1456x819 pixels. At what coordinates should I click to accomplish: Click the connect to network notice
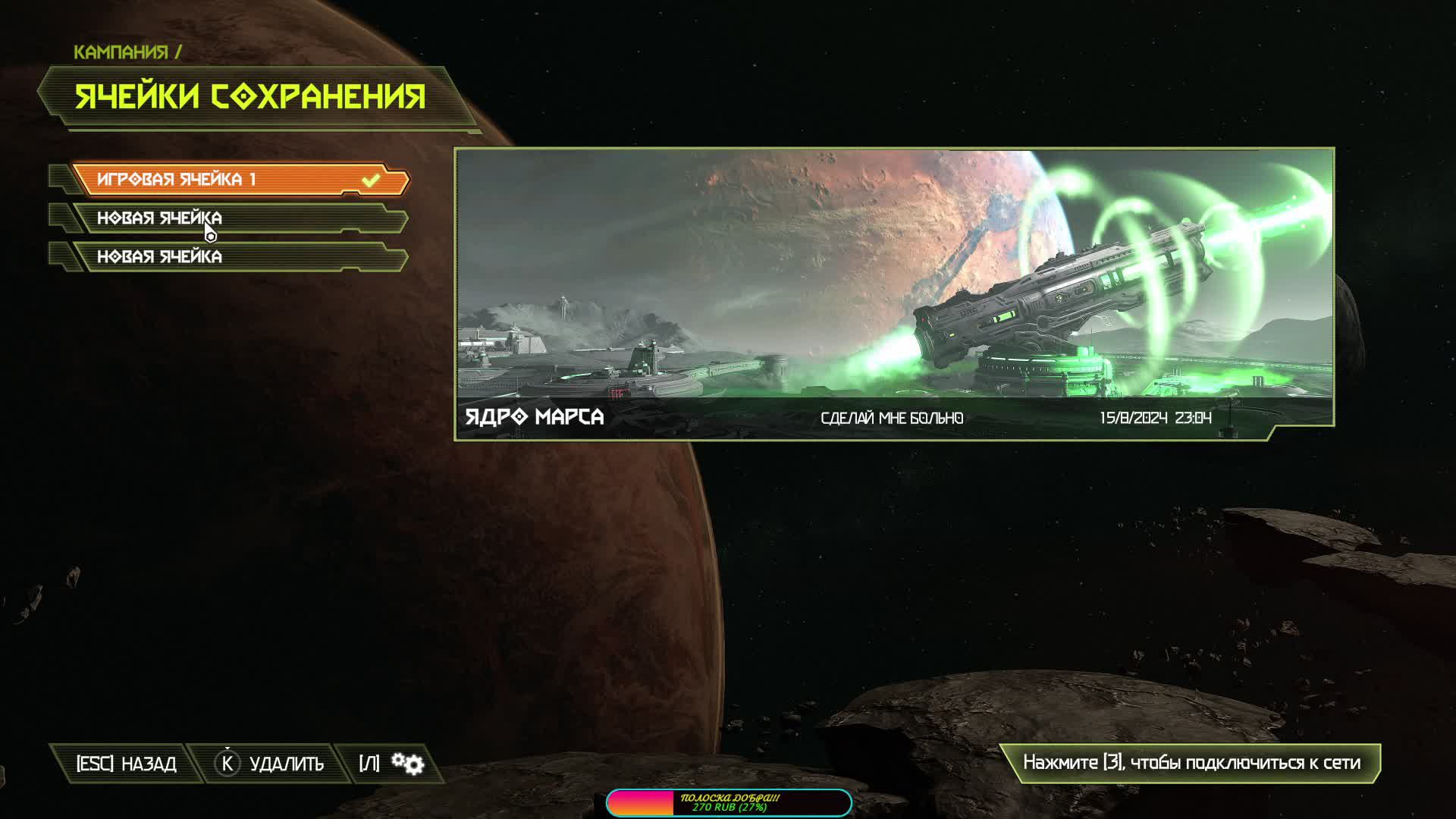pyautogui.click(x=1191, y=763)
